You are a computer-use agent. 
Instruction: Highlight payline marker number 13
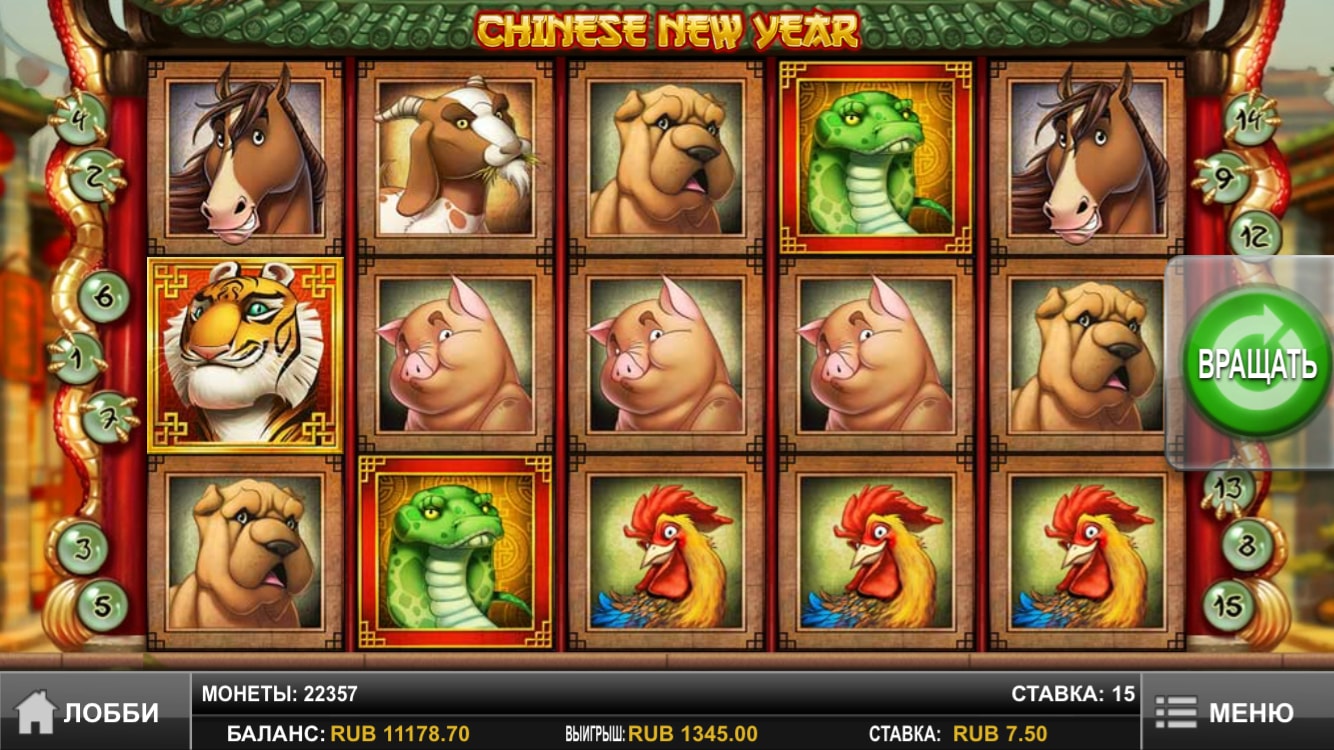coord(1228,488)
